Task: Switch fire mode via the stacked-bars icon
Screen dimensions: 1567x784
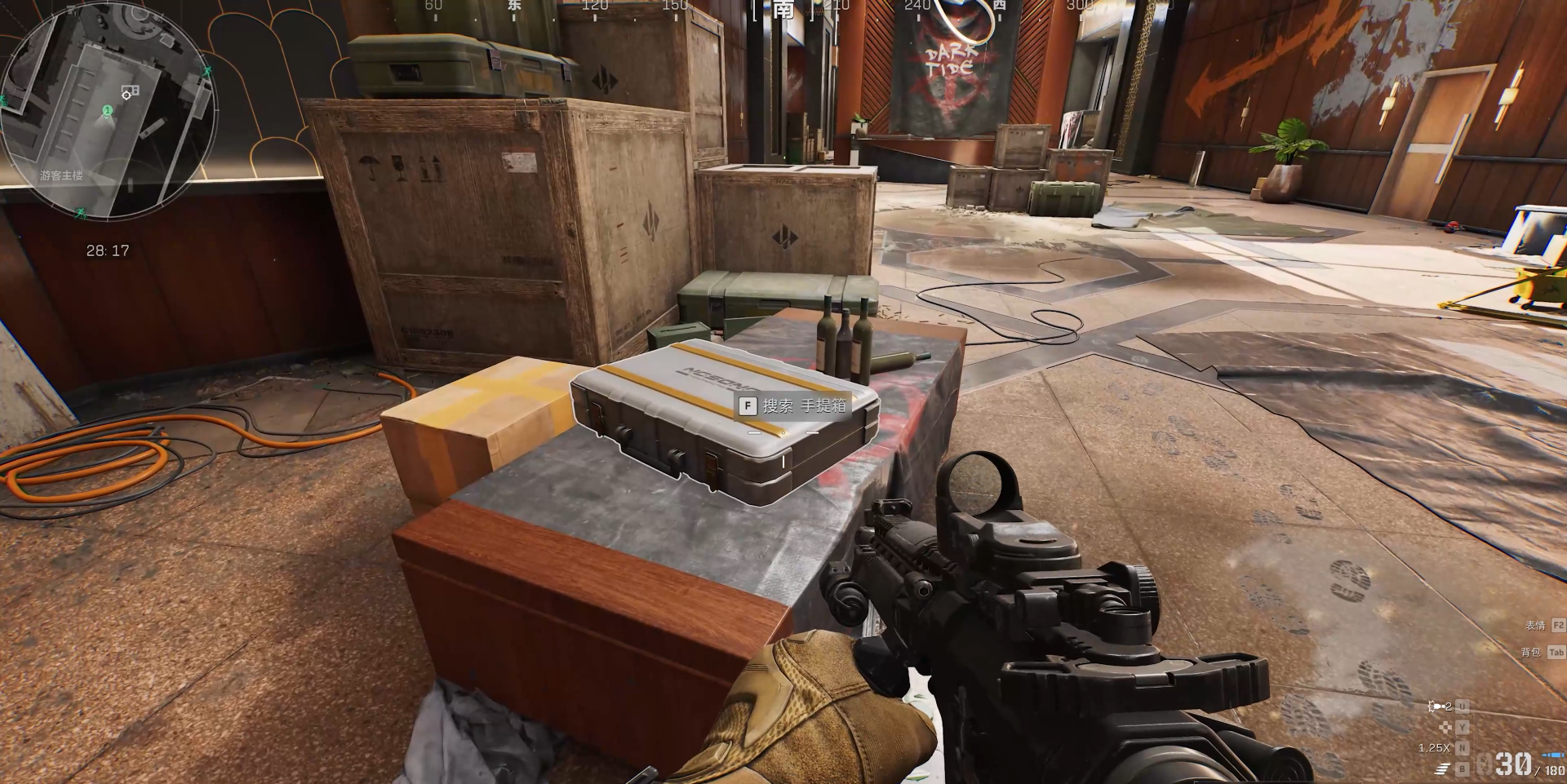Action: (x=1443, y=768)
